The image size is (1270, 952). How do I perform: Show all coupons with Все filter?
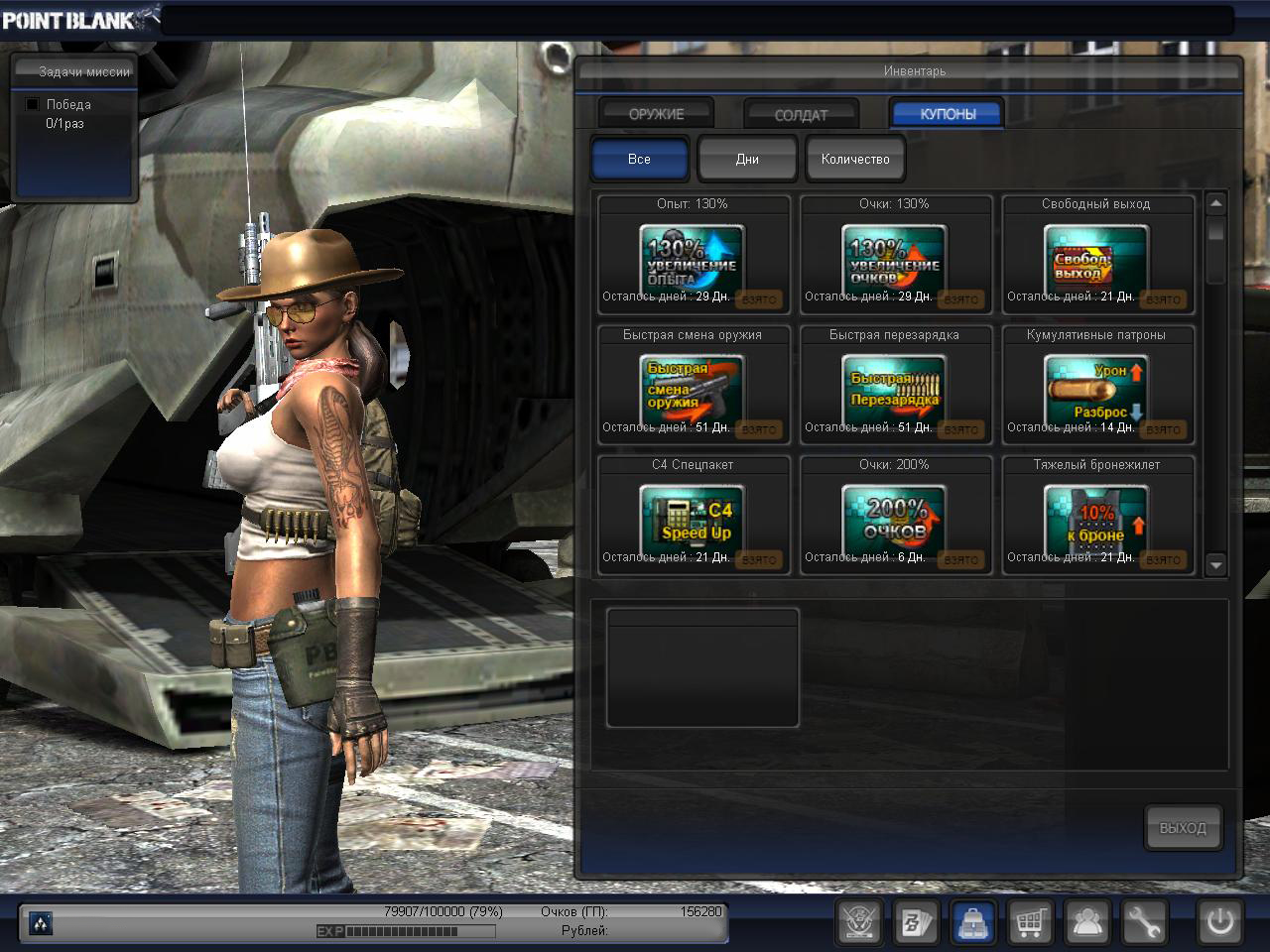(x=639, y=159)
